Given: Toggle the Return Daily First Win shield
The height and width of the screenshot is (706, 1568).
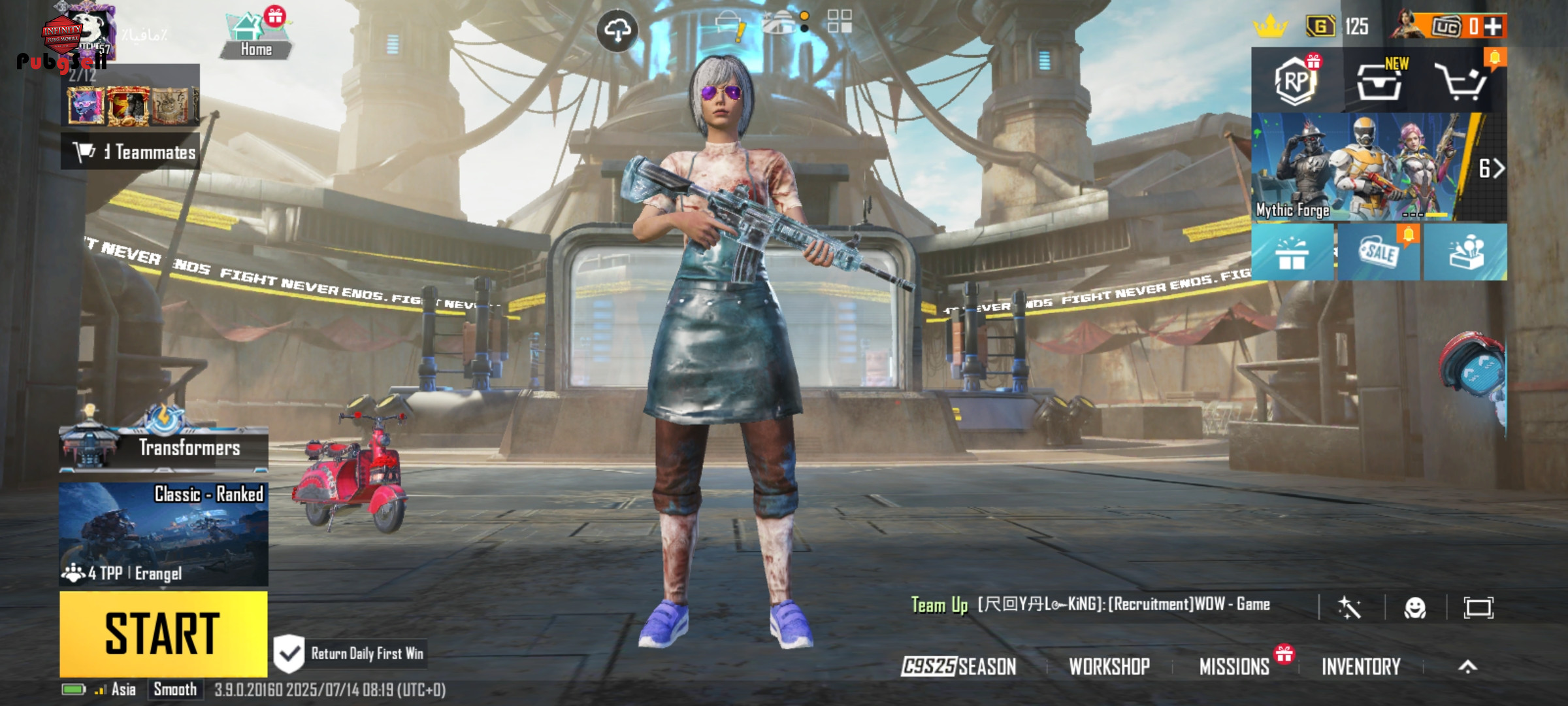Looking at the screenshot, I should (289, 654).
